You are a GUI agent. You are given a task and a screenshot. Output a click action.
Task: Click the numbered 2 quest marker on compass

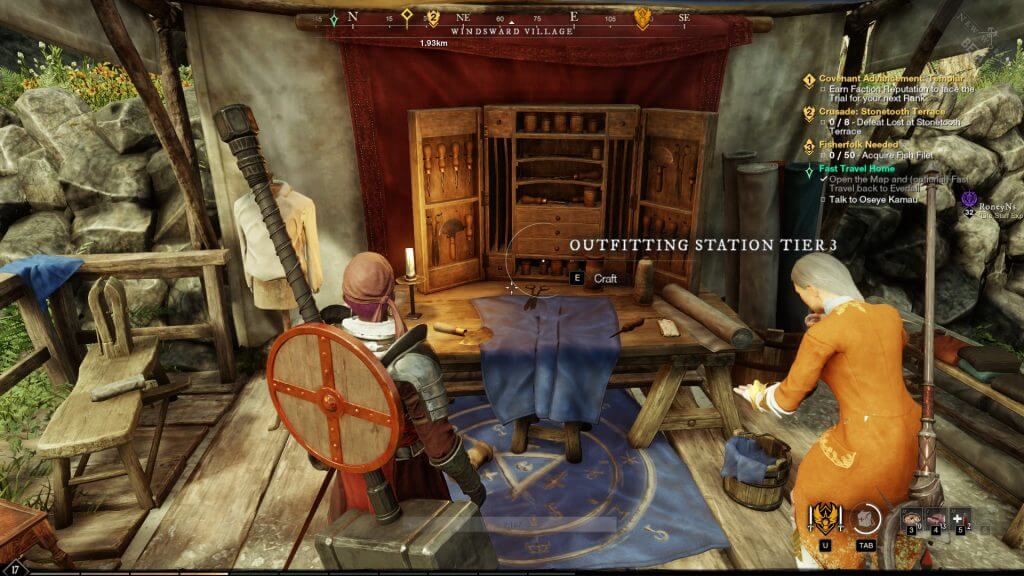(433, 17)
